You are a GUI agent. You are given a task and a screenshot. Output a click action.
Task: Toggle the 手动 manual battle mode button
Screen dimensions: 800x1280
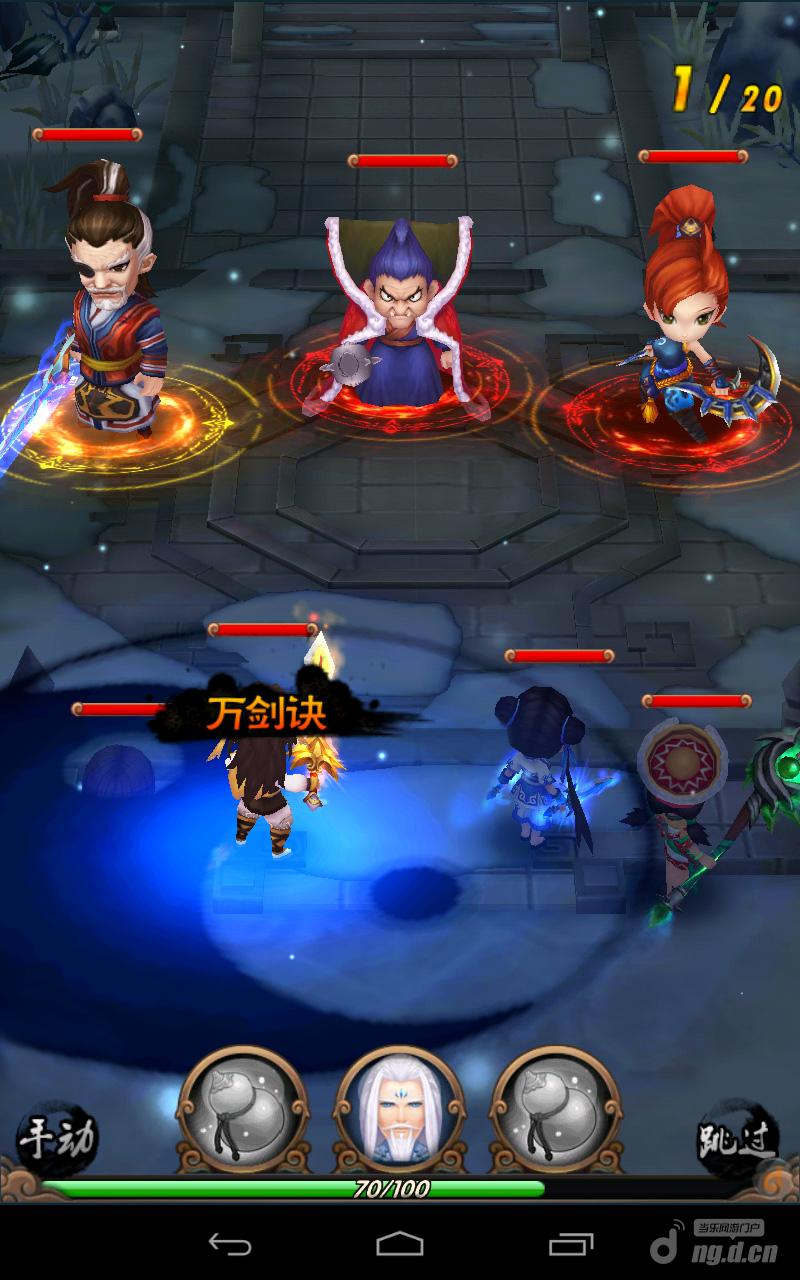58,1137
